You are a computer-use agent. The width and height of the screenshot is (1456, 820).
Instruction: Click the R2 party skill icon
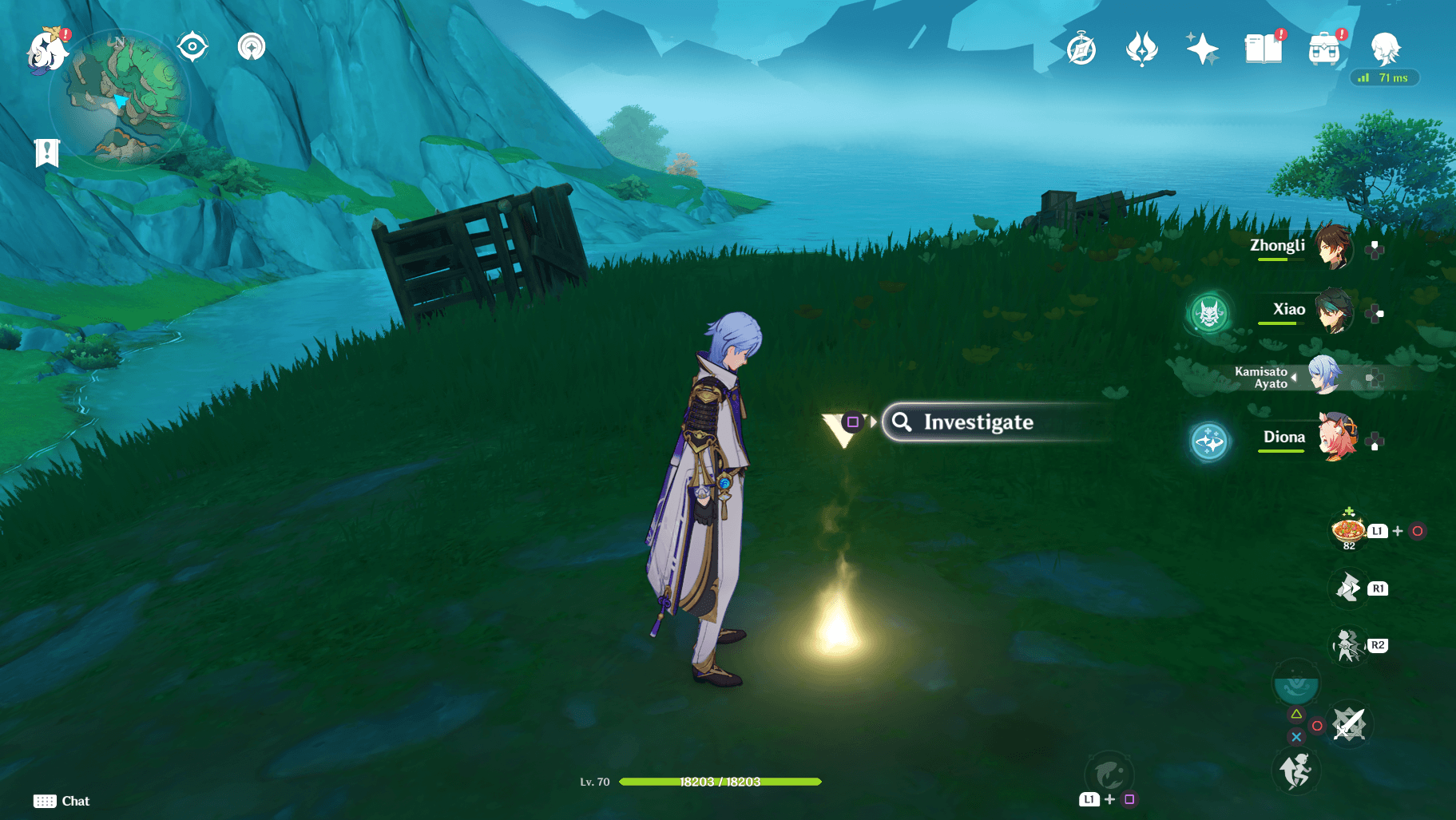coord(1350,645)
